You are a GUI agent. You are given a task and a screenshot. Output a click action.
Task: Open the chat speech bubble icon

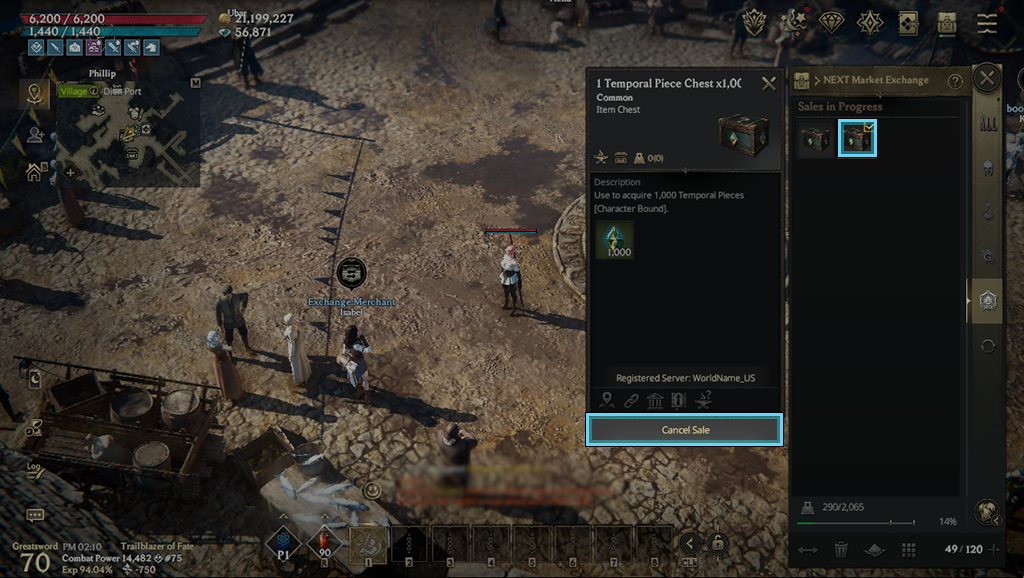pyautogui.click(x=35, y=515)
